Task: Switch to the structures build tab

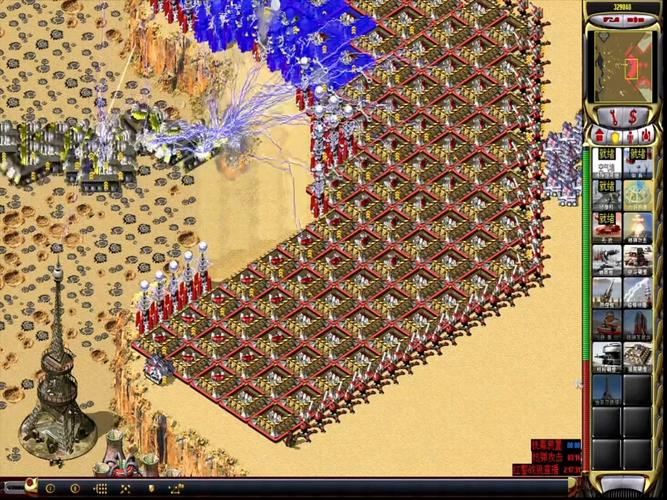Action: (600, 135)
